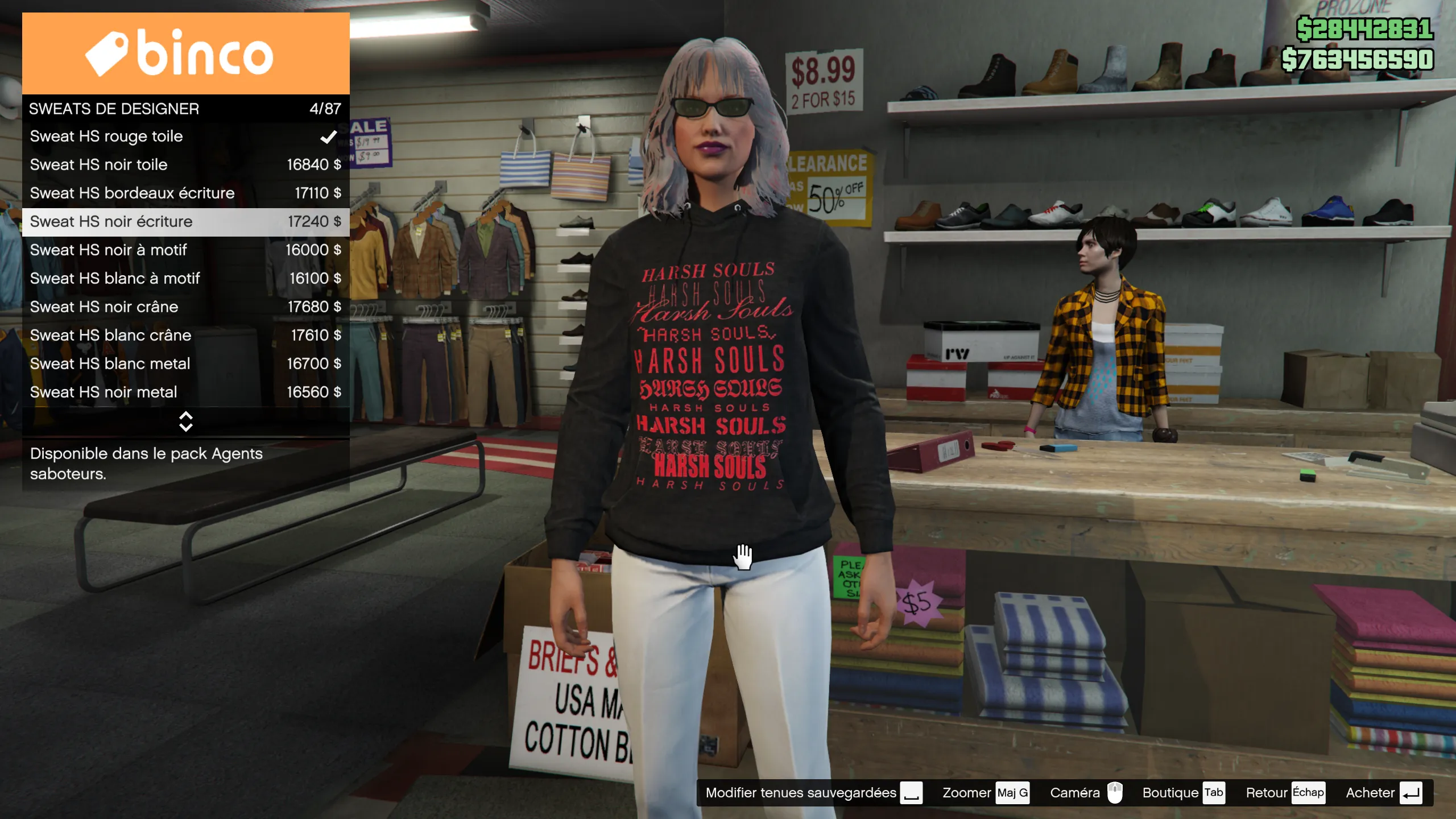Pick Sweat HS bordeaux écriture

[x=185, y=193]
